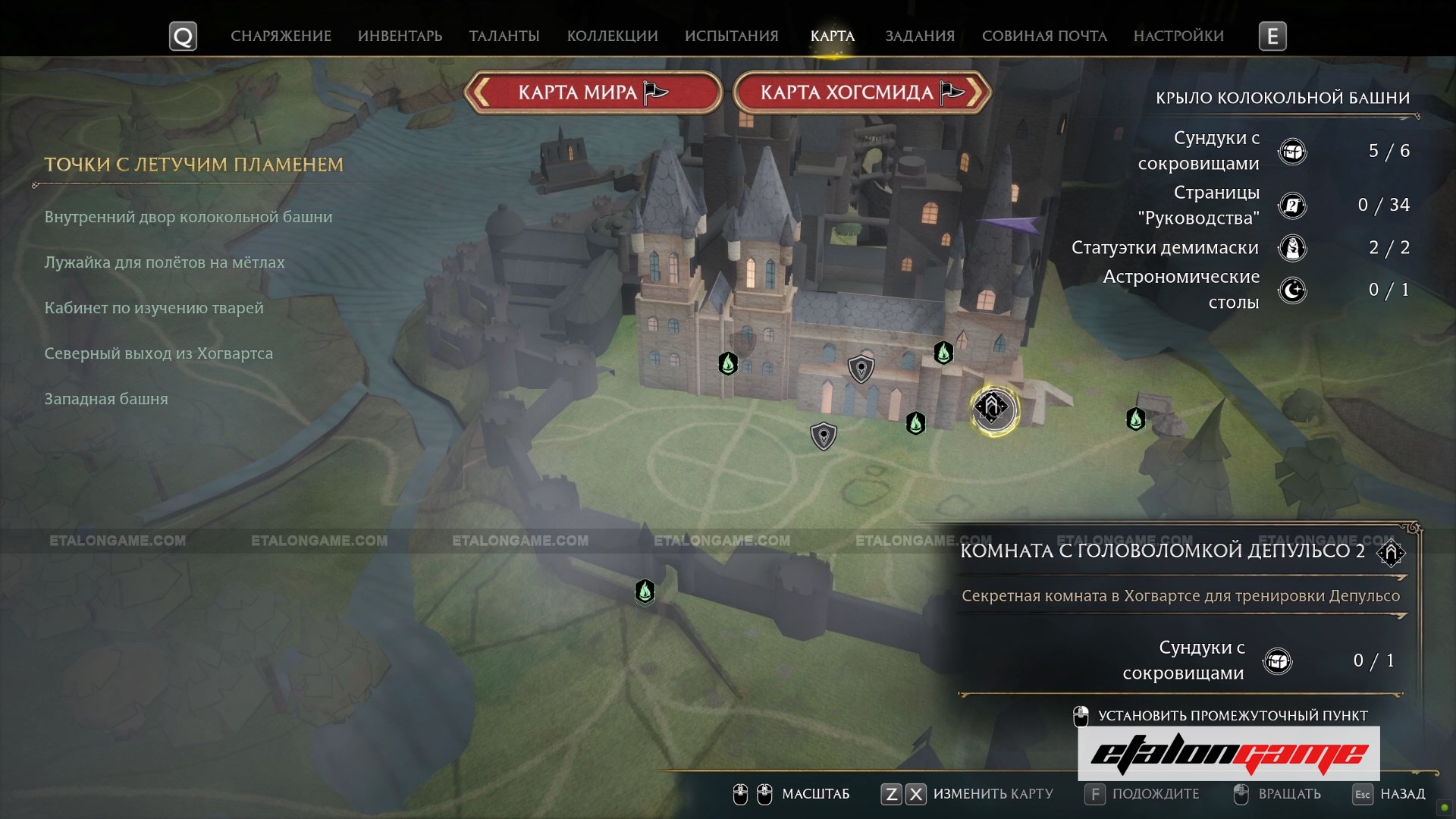Switch to the Инвентарь tab

(400, 36)
